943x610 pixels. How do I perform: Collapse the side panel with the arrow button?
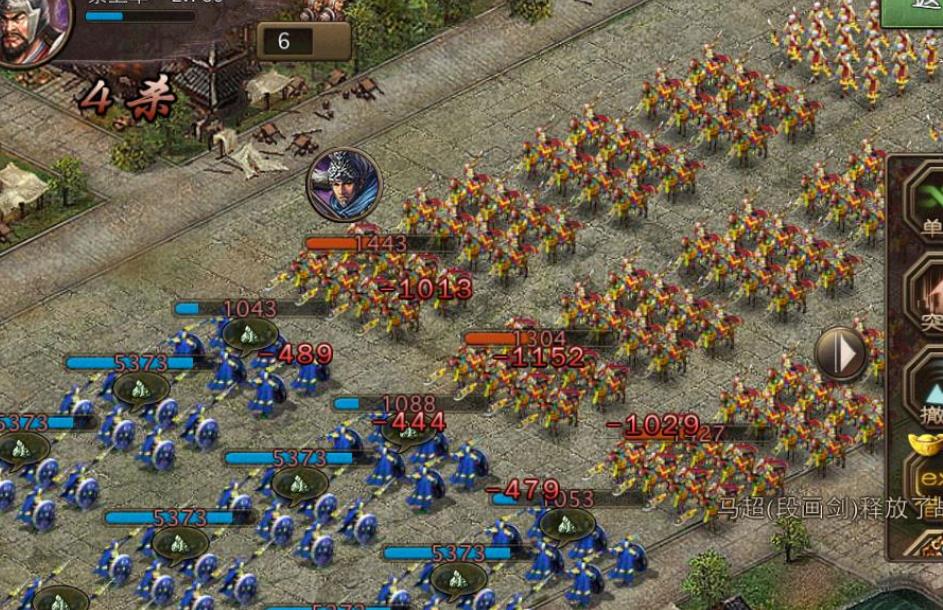tap(840, 352)
